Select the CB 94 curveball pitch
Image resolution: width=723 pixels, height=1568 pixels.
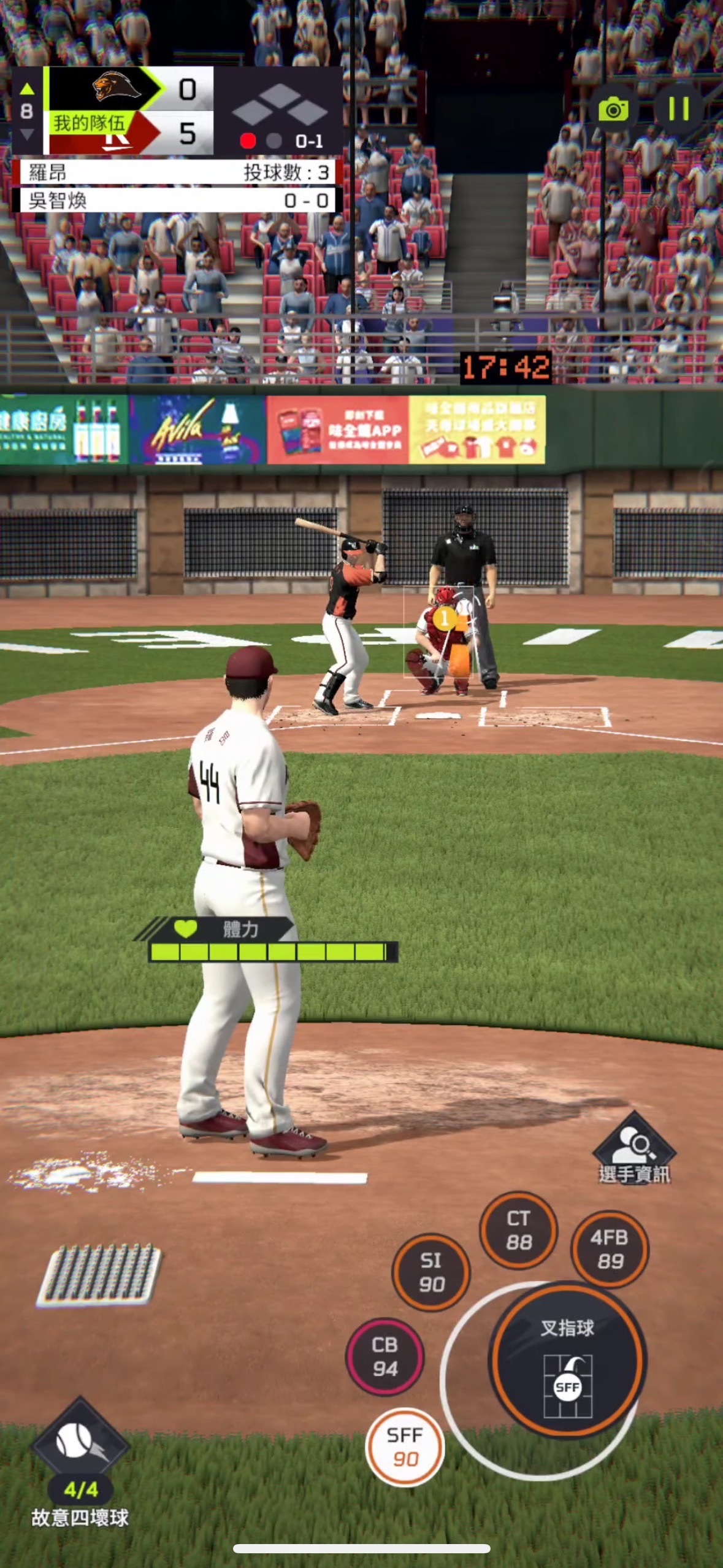[384, 1356]
